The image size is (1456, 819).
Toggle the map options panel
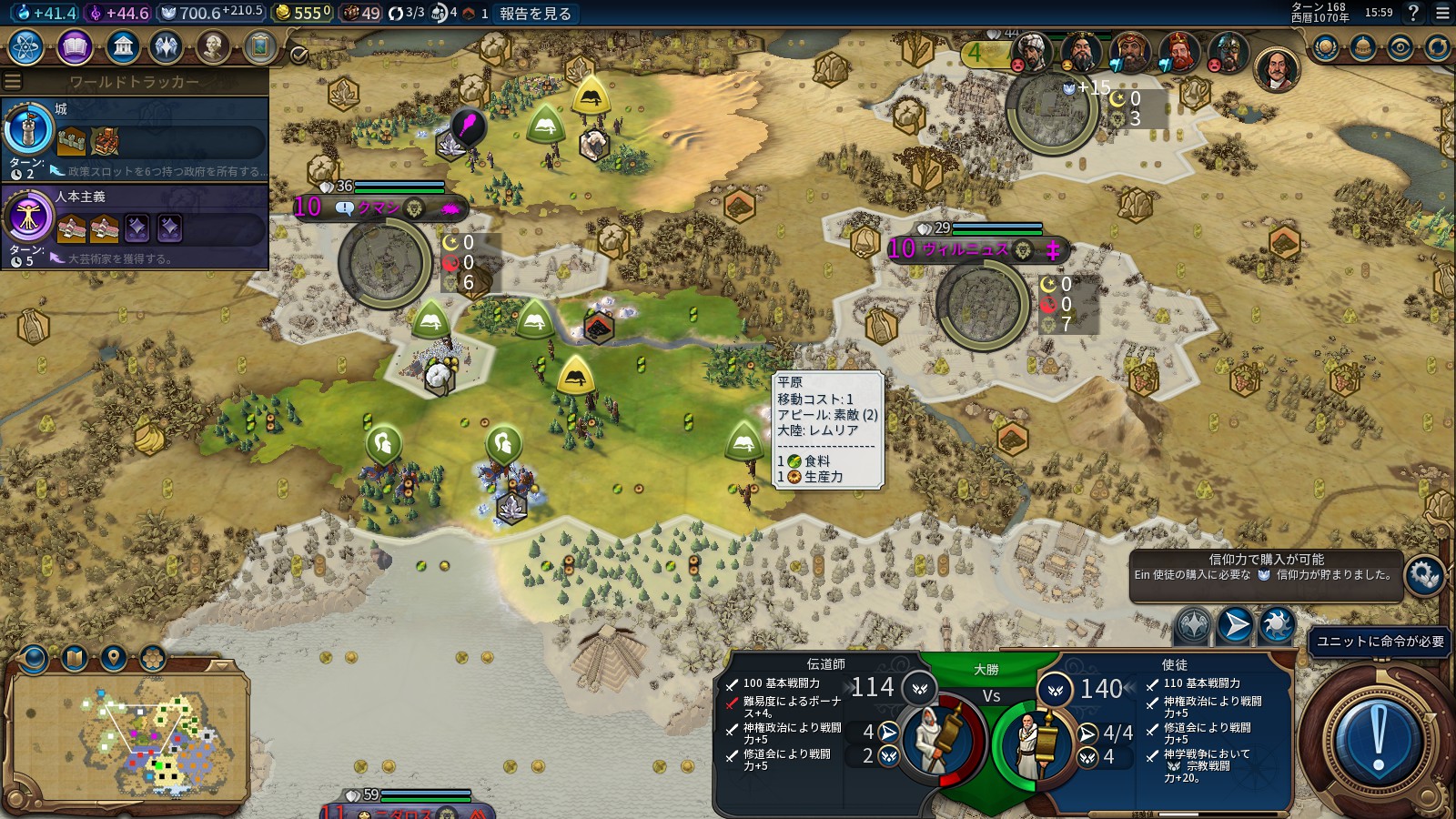click(73, 657)
